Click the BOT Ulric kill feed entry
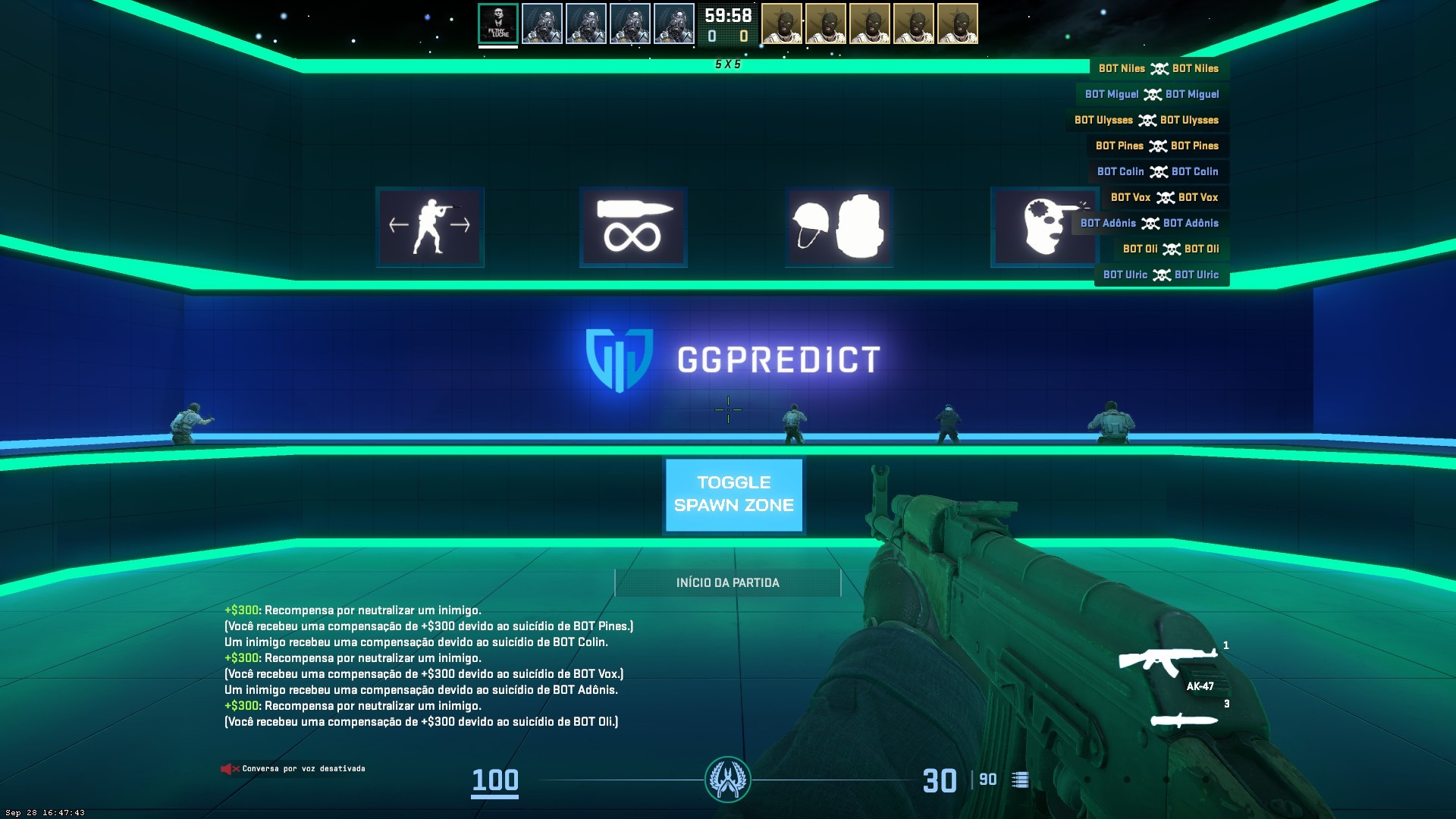This screenshot has height=819, width=1456. click(x=1161, y=275)
